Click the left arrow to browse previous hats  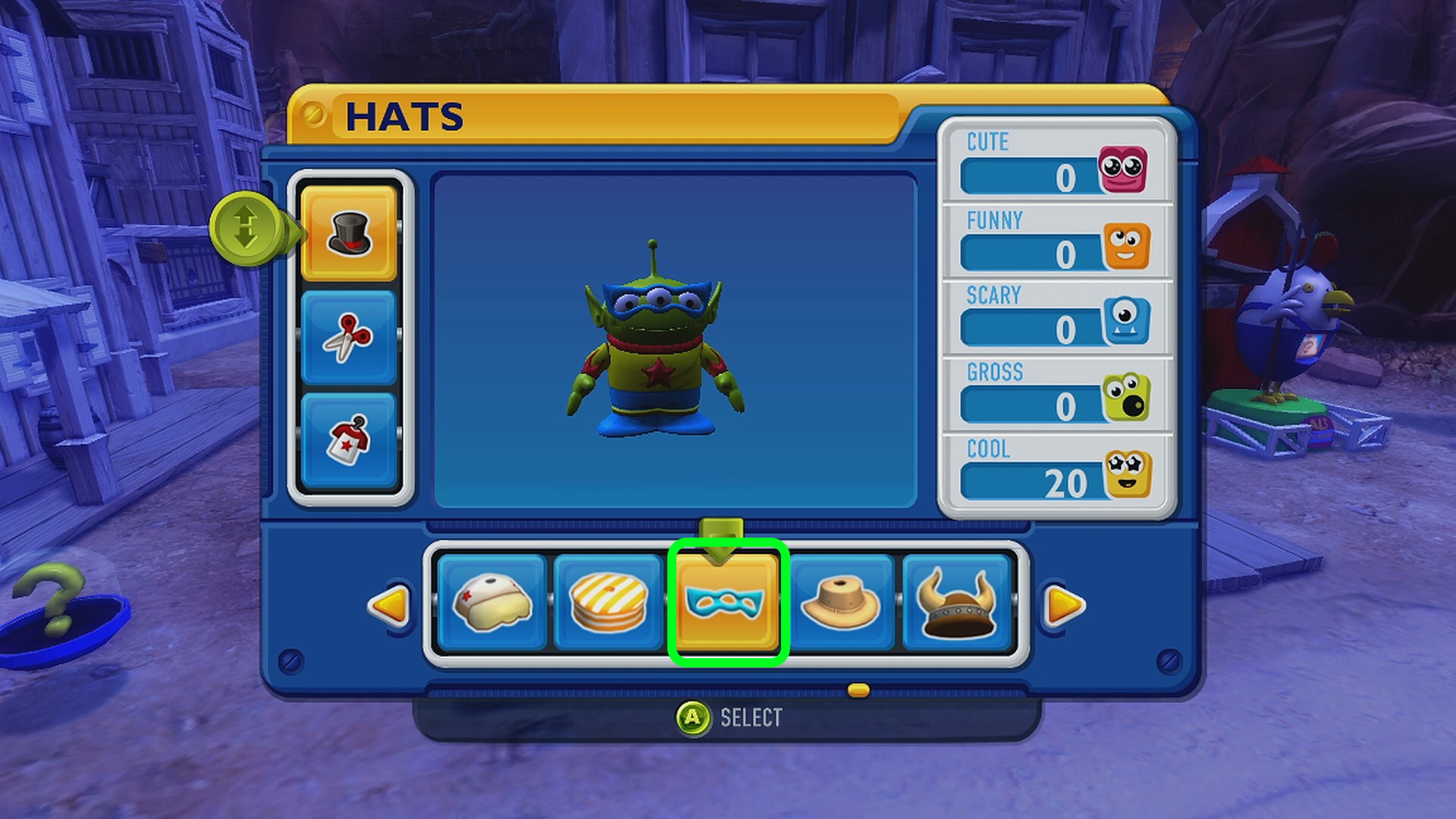pyautogui.click(x=390, y=605)
